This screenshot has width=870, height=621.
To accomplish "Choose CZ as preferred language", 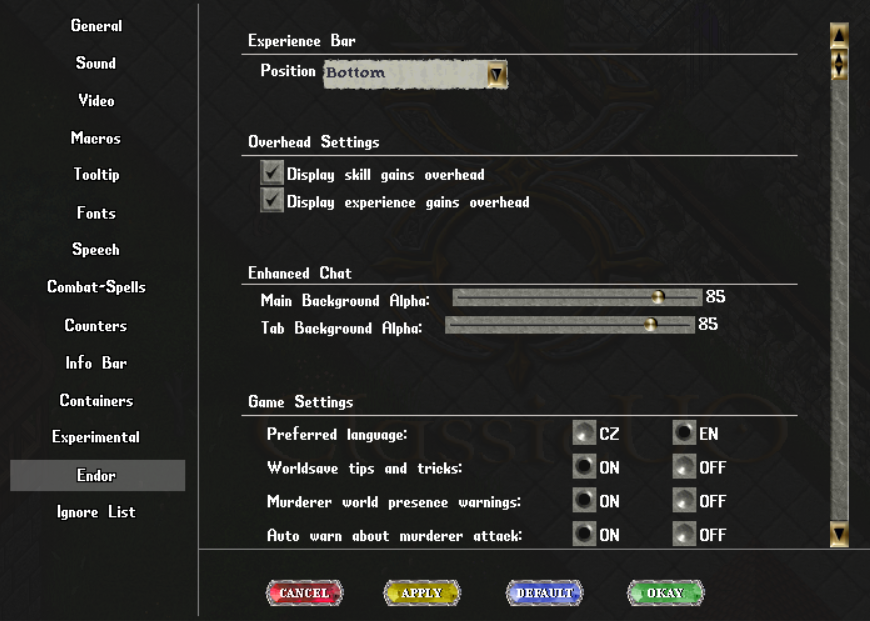I will [584, 434].
